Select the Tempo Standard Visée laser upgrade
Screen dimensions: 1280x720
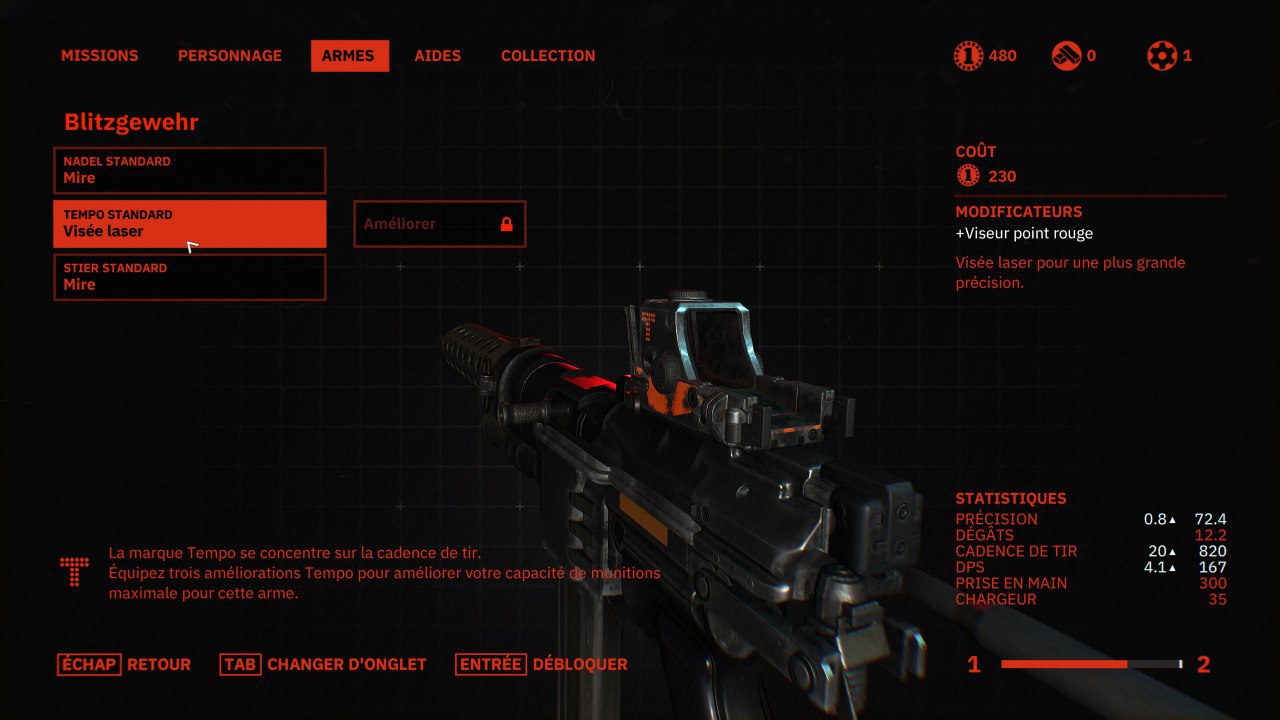[x=189, y=223]
